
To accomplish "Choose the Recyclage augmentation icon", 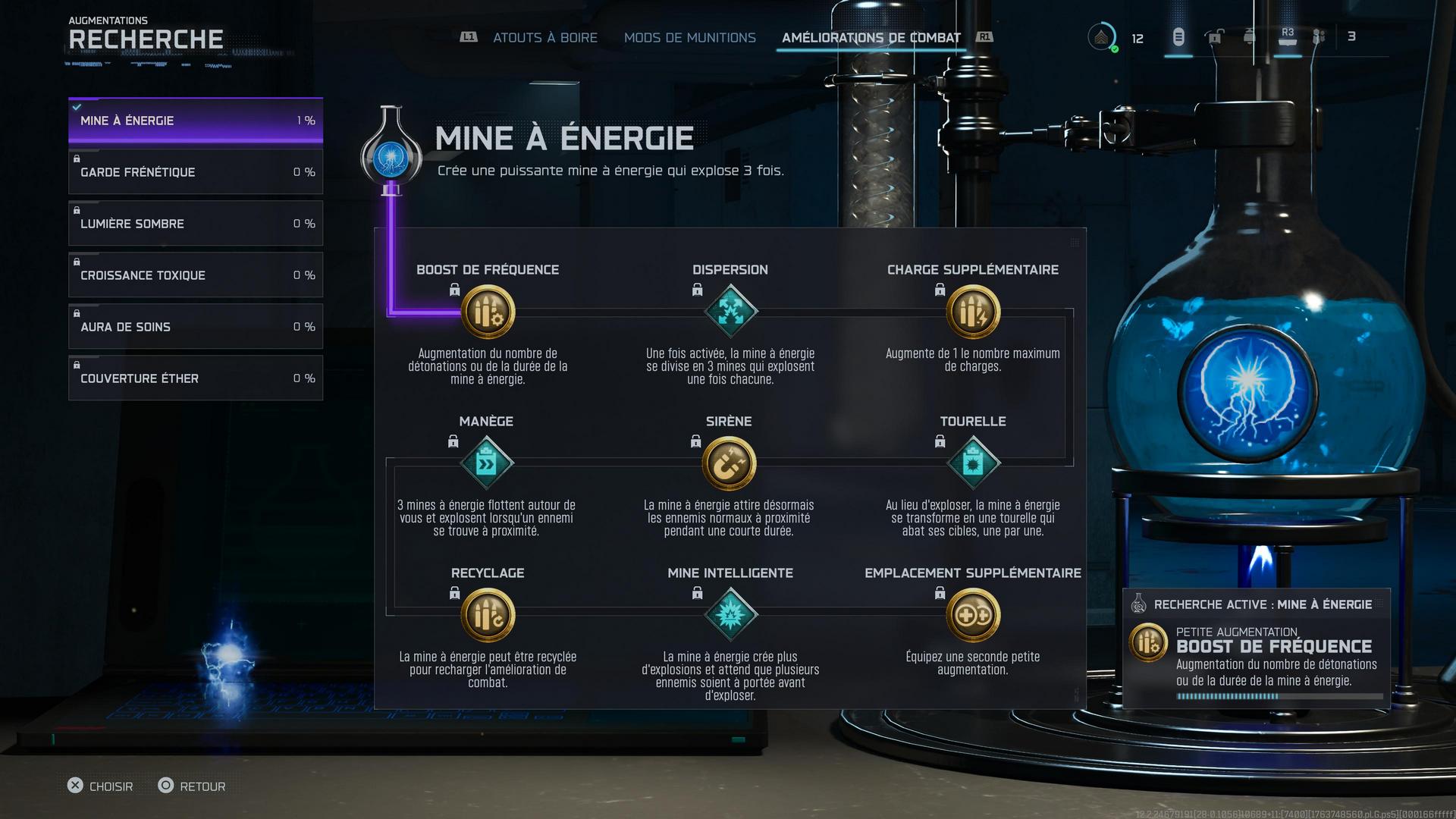I will [488, 615].
